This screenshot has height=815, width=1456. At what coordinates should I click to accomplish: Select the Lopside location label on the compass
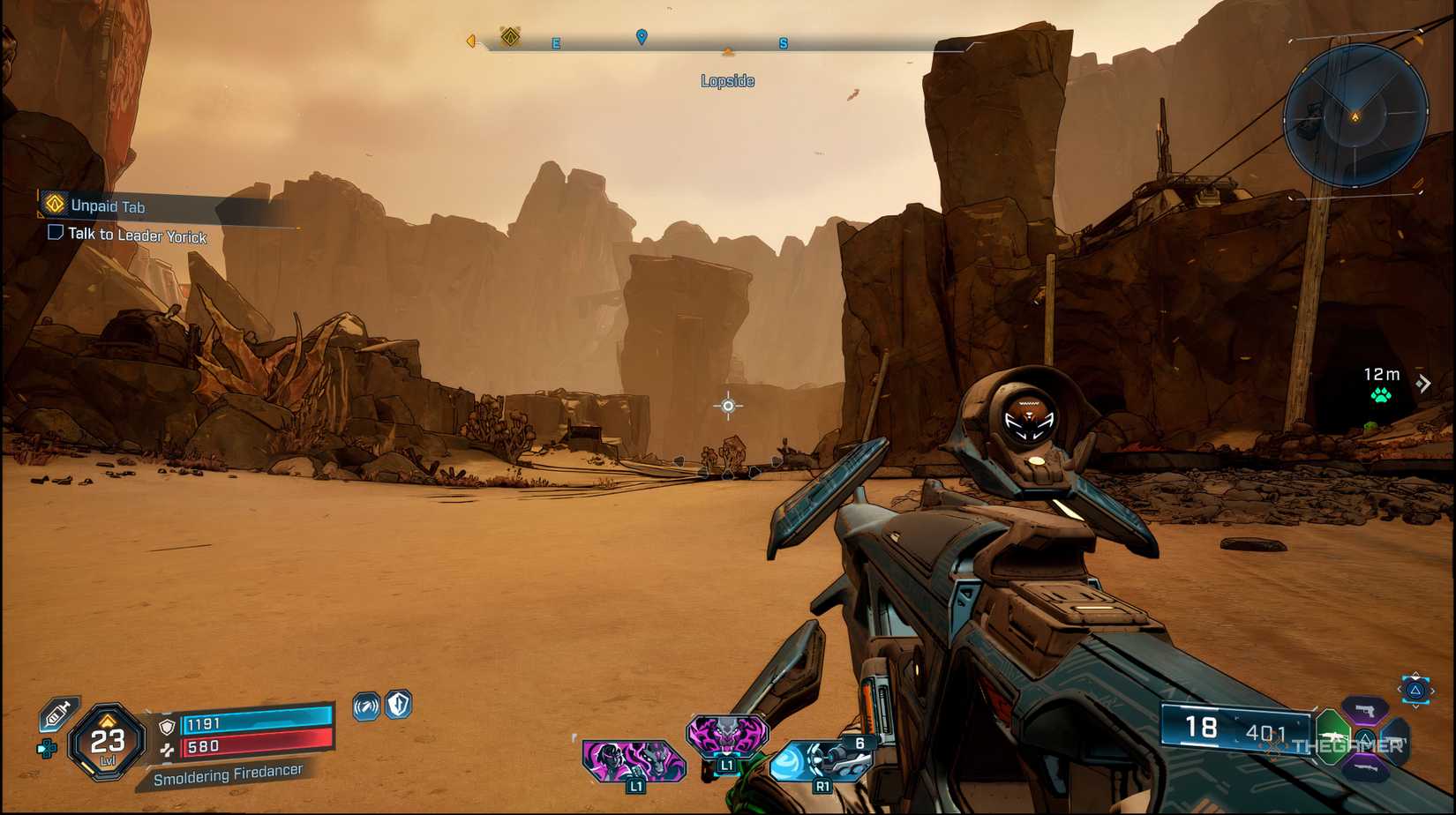(726, 80)
